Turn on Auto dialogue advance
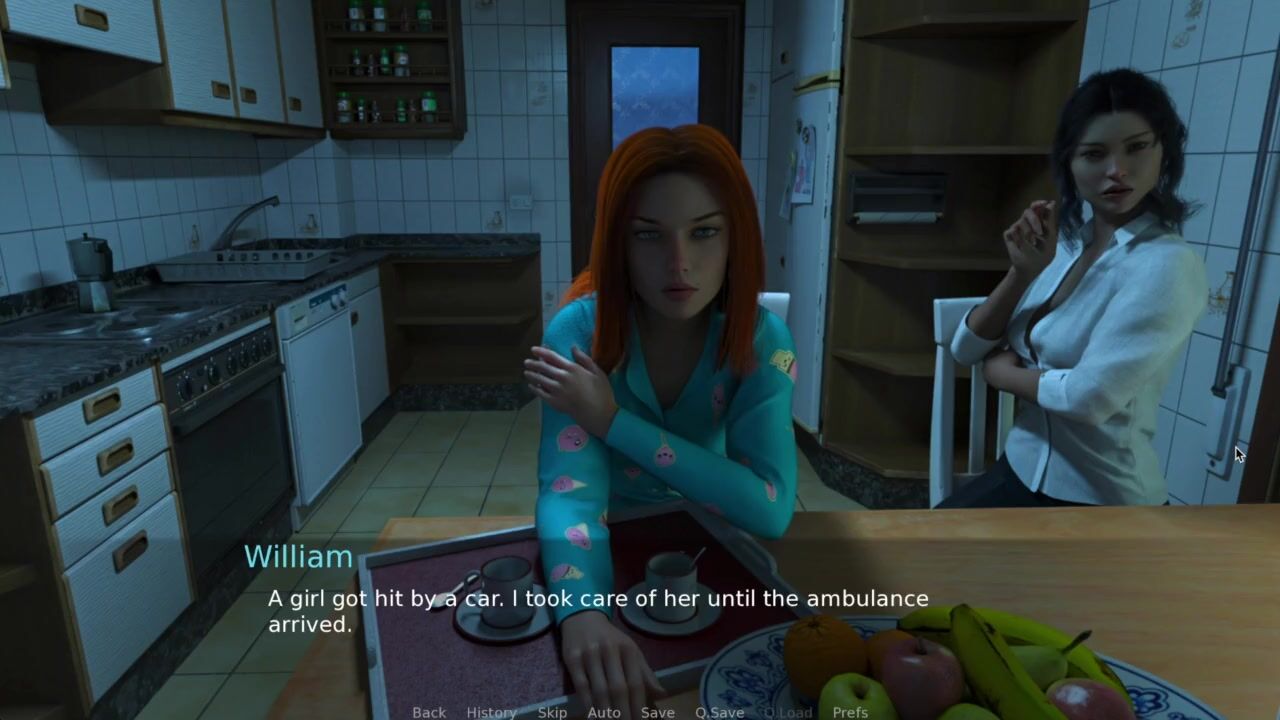This screenshot has height=720, width=1280. pos(604,712)
